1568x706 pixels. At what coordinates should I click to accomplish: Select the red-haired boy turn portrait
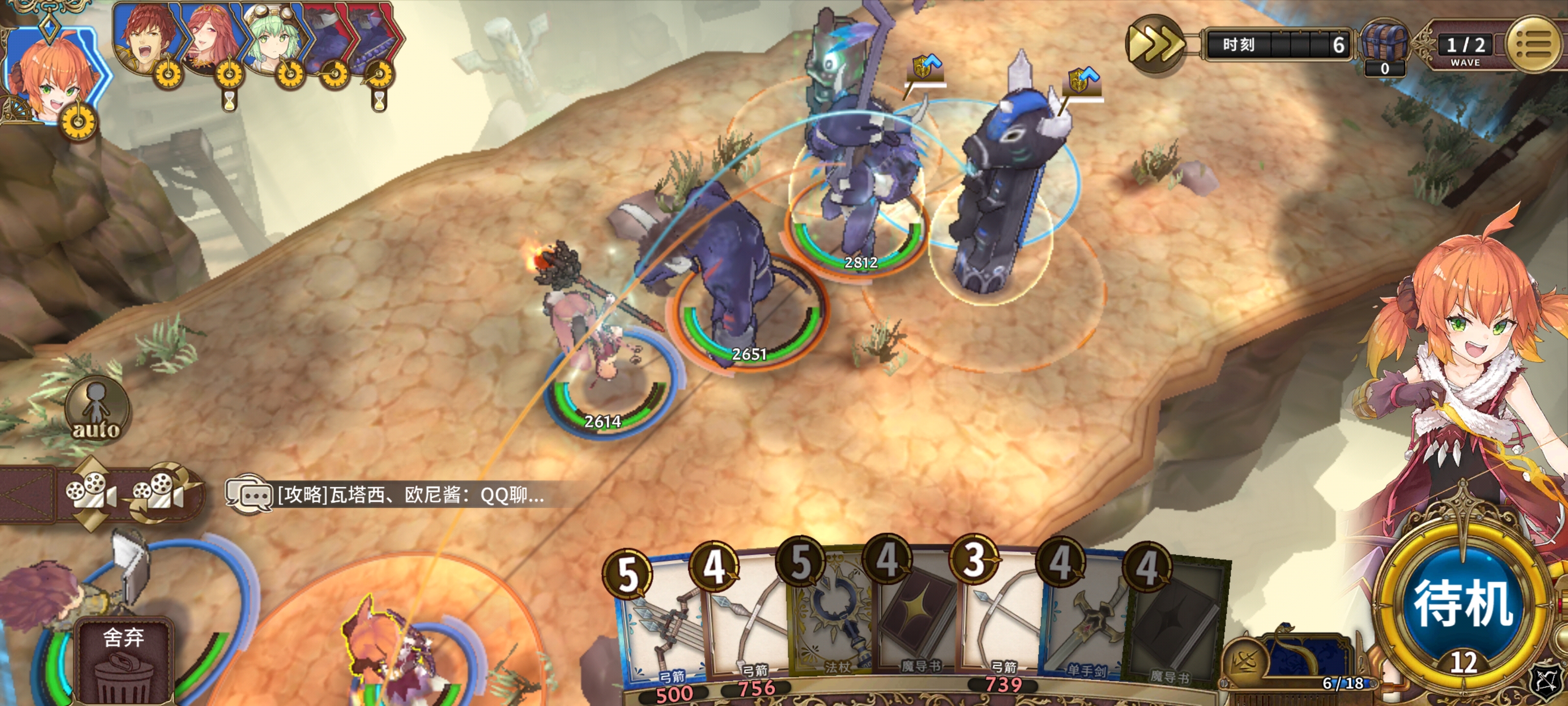(x=146, y=40)
